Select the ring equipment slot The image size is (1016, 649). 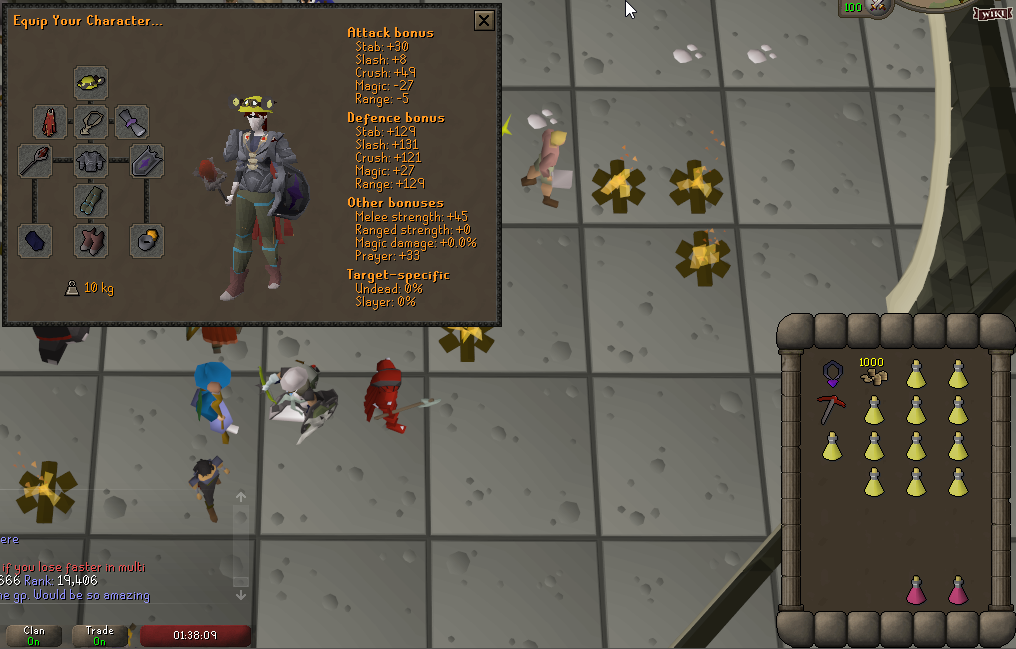(x=147, y=240)
